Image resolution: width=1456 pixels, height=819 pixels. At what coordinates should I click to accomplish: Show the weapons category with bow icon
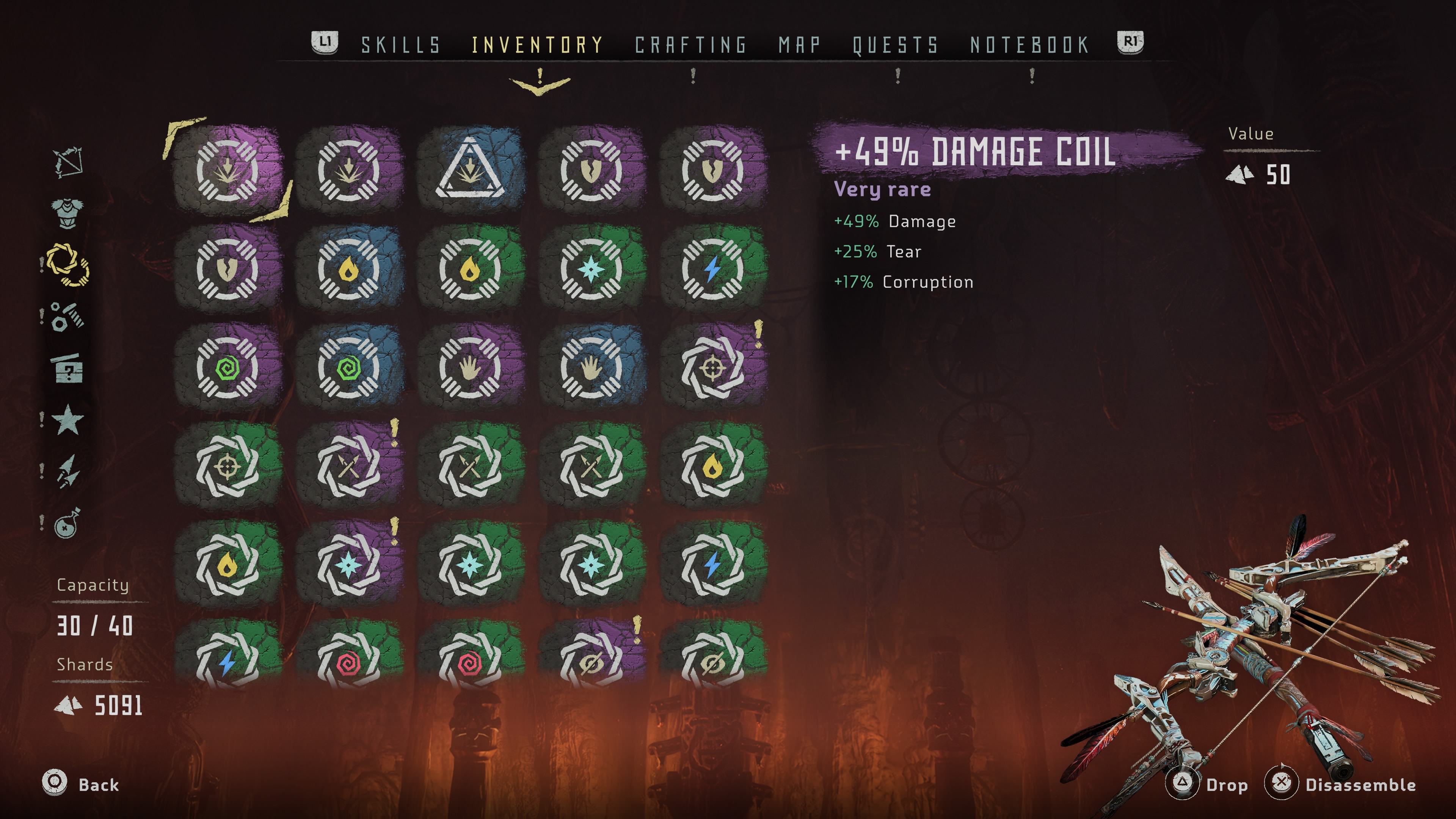[x=68, y=163]
